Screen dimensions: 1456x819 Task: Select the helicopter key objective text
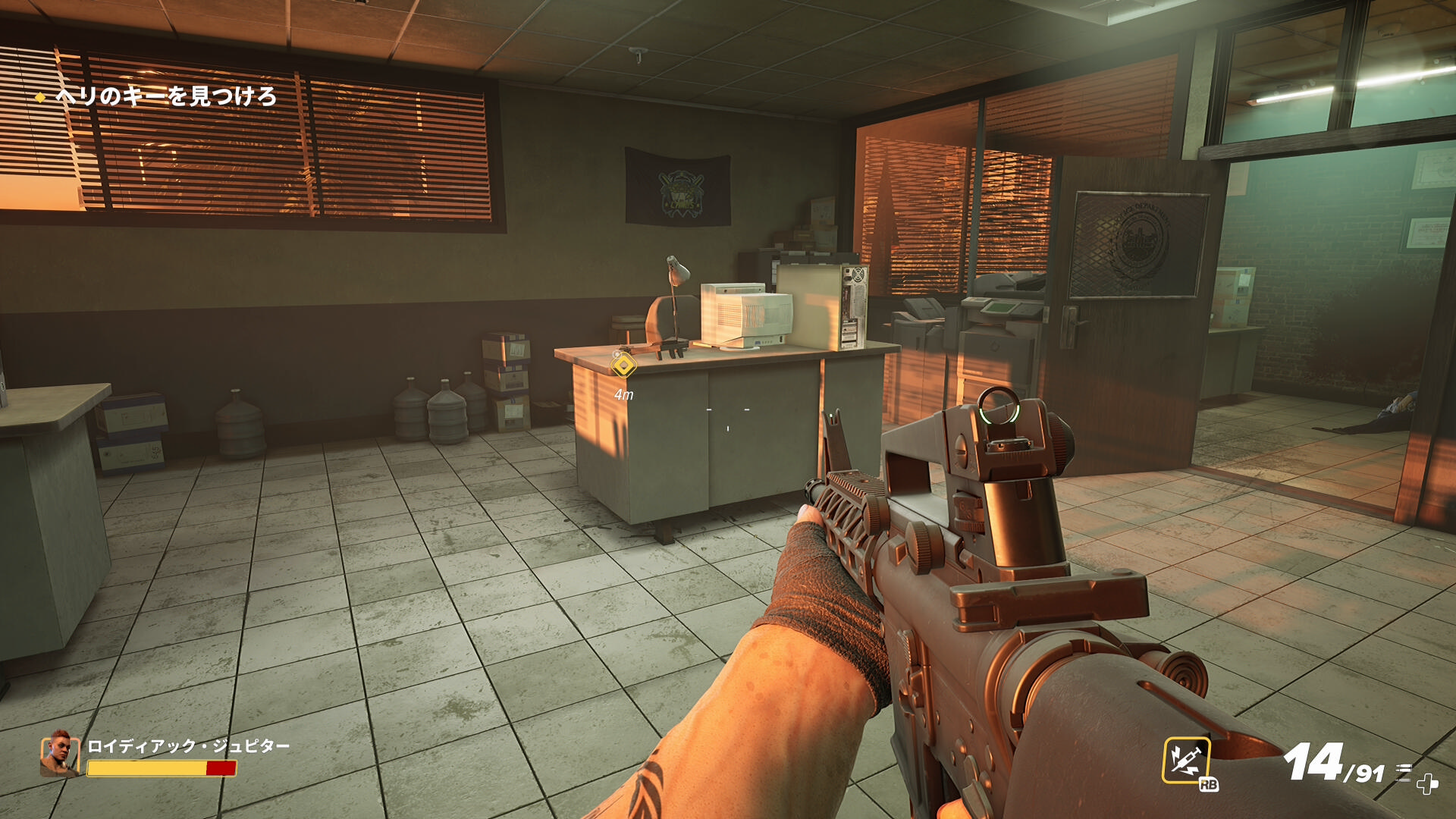point(166,96)
